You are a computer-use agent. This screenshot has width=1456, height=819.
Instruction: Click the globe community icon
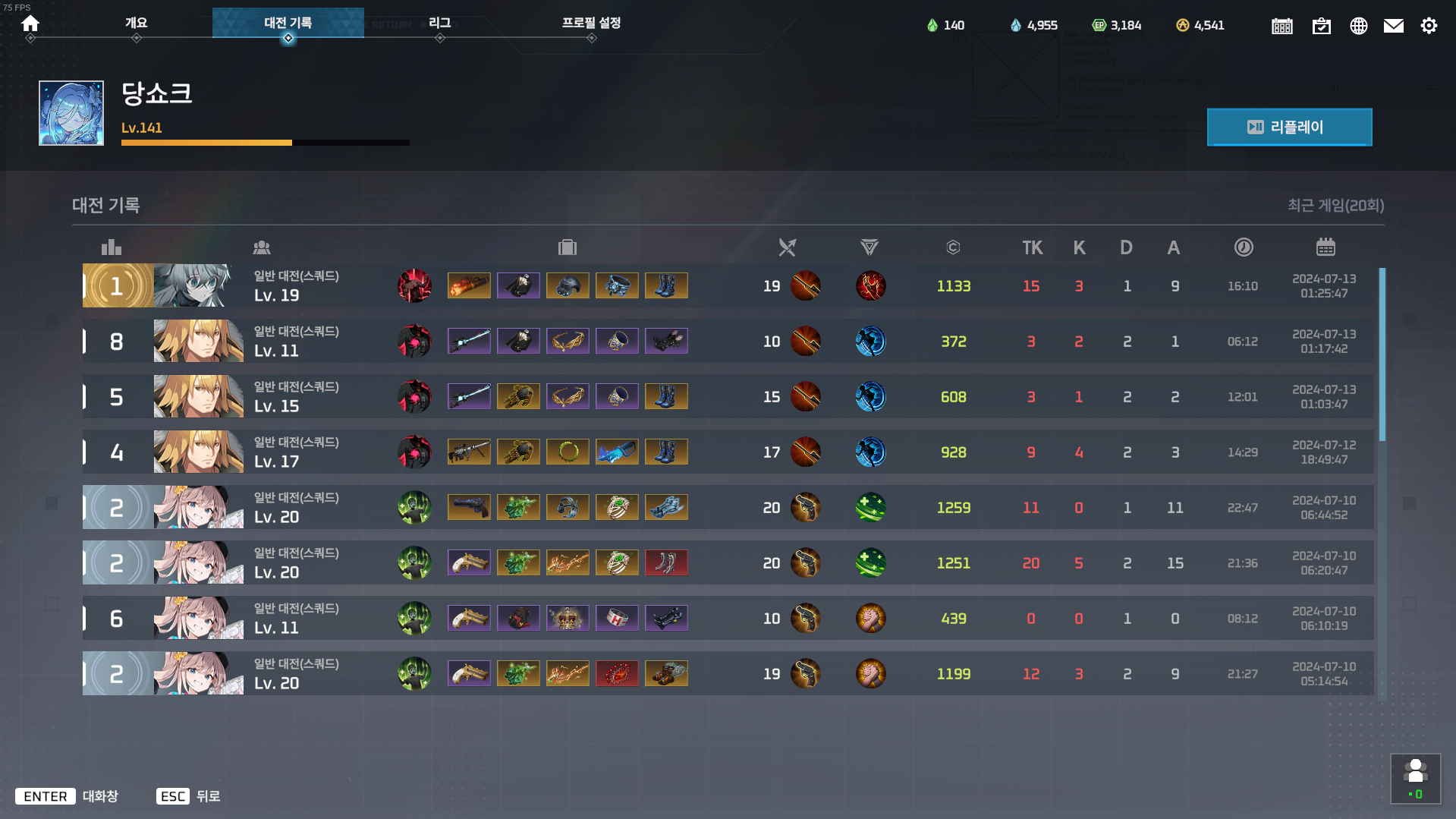(1358, 25)
